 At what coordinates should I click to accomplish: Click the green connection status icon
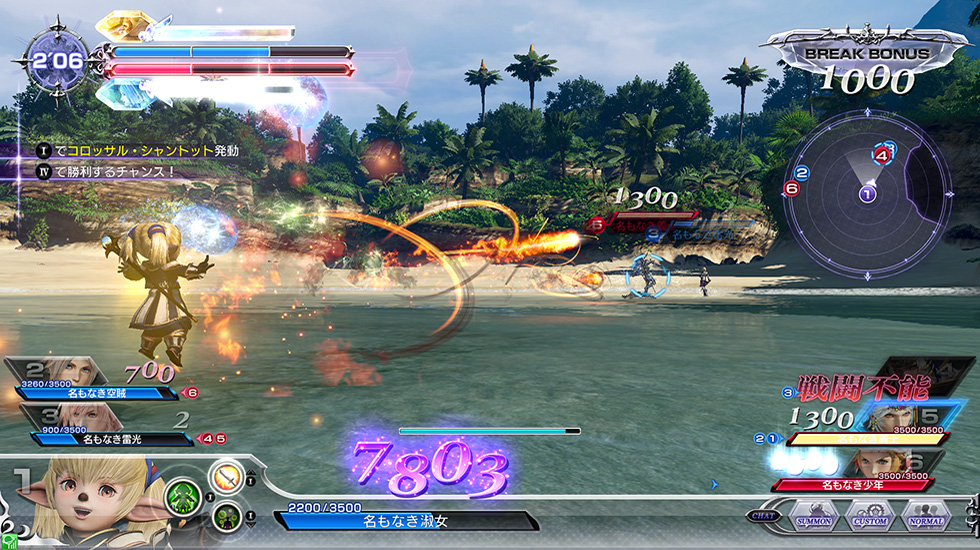pyautogui.click(x=8, y=541)
